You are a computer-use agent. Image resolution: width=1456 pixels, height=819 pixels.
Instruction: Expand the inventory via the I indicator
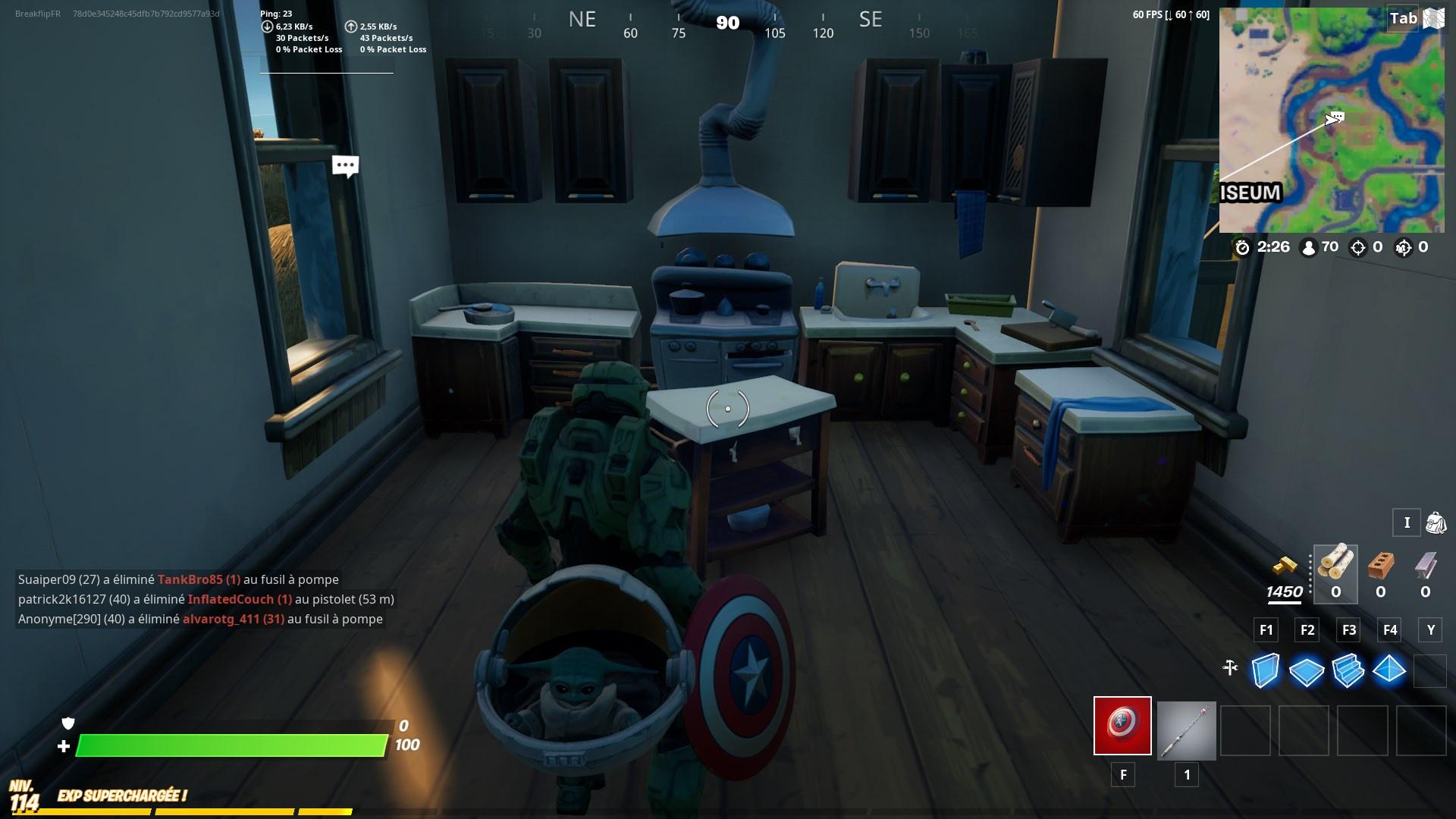(x=1407, y=523)
